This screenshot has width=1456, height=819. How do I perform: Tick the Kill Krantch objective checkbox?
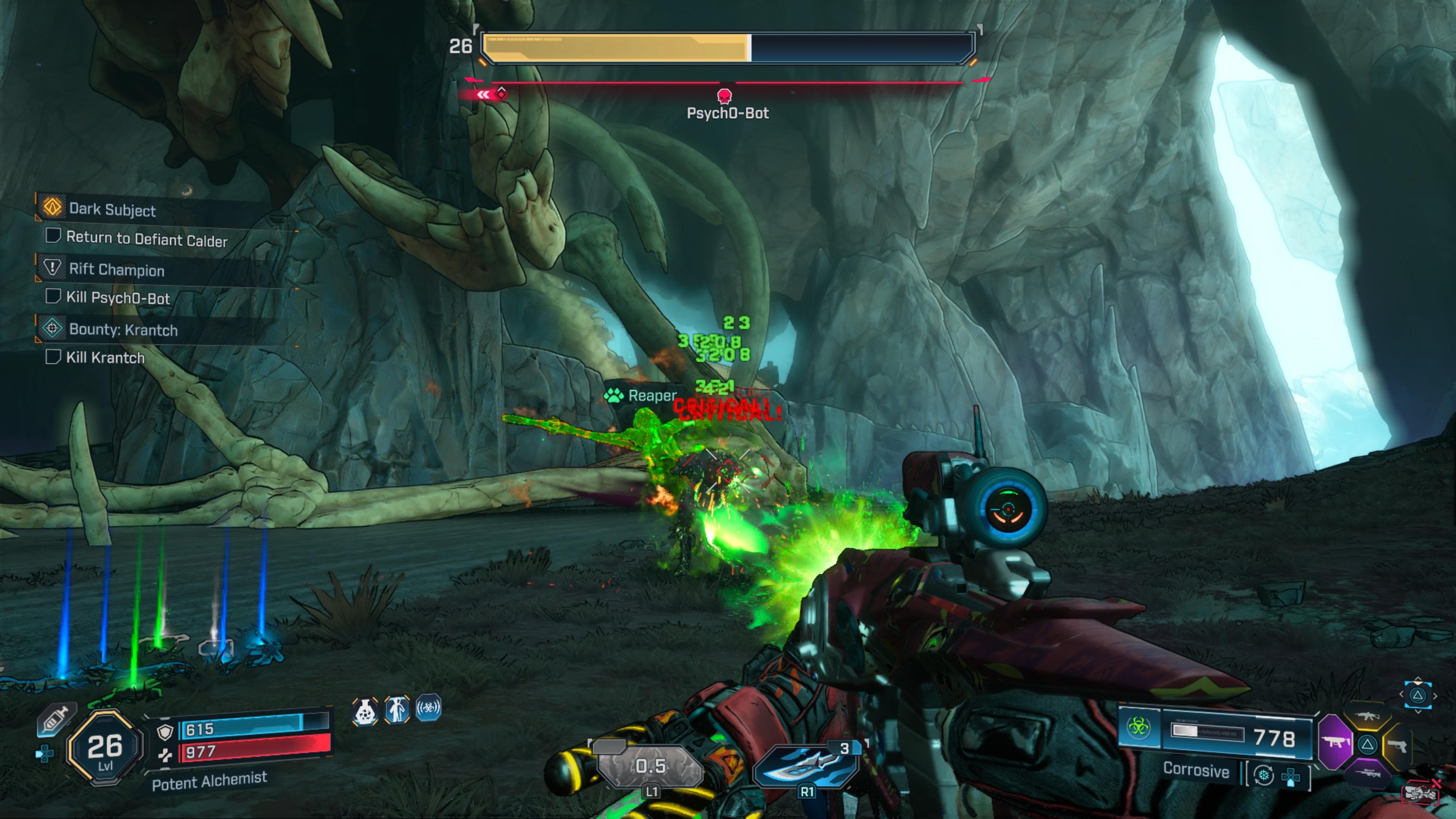pyautogui.click(x=53, y=357)
